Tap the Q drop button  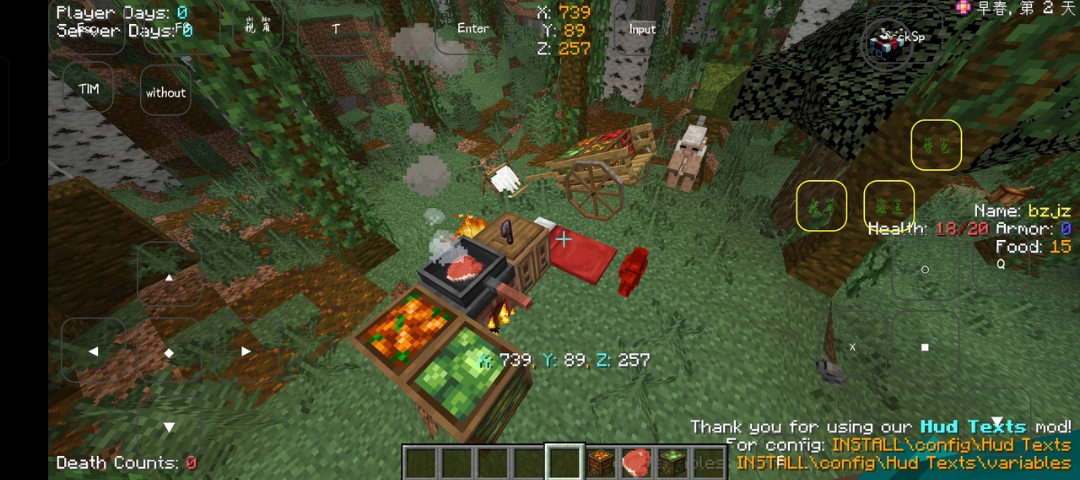tap(1000, 265)
